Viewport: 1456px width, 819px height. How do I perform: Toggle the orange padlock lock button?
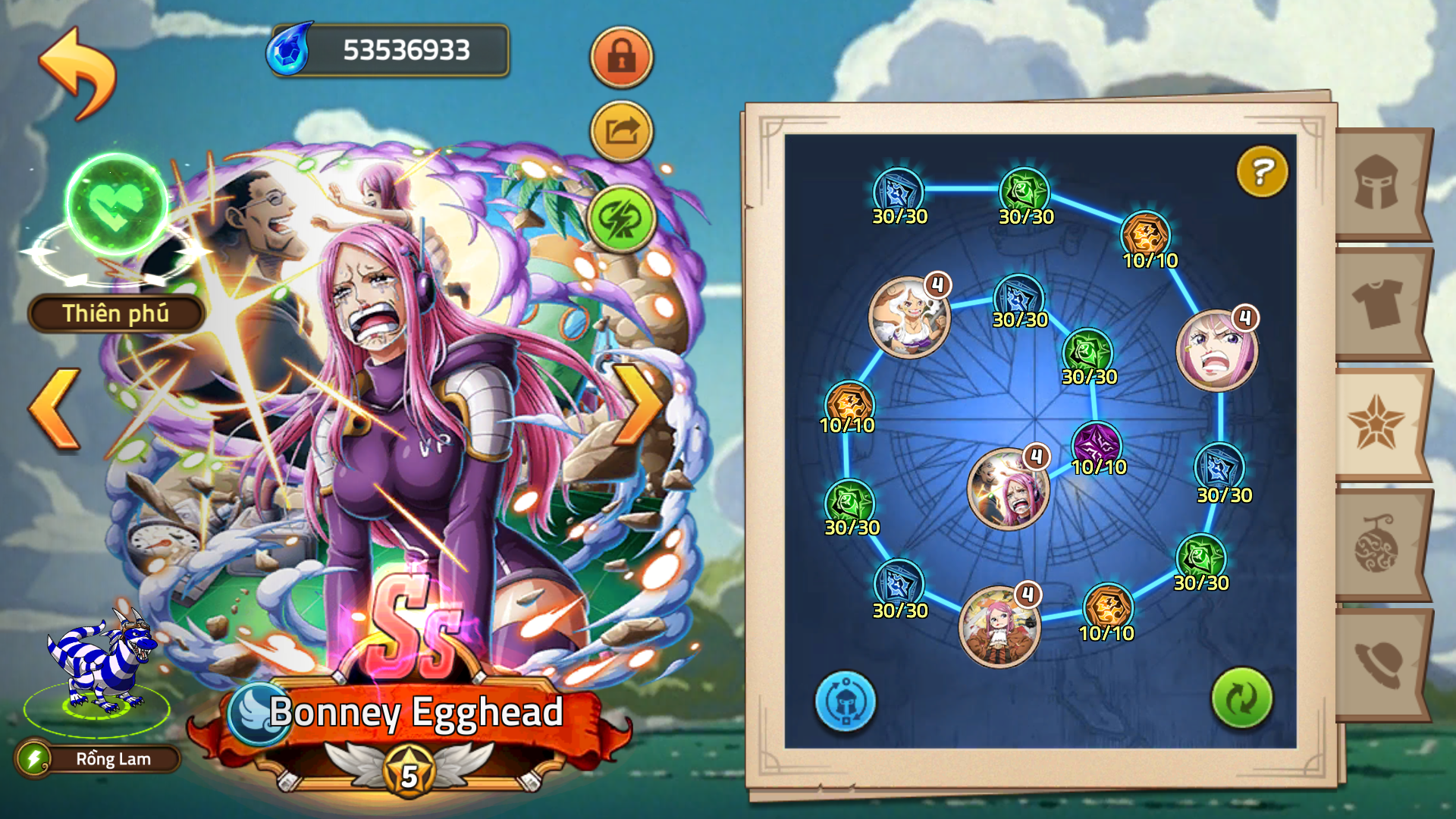click(621, 57)
